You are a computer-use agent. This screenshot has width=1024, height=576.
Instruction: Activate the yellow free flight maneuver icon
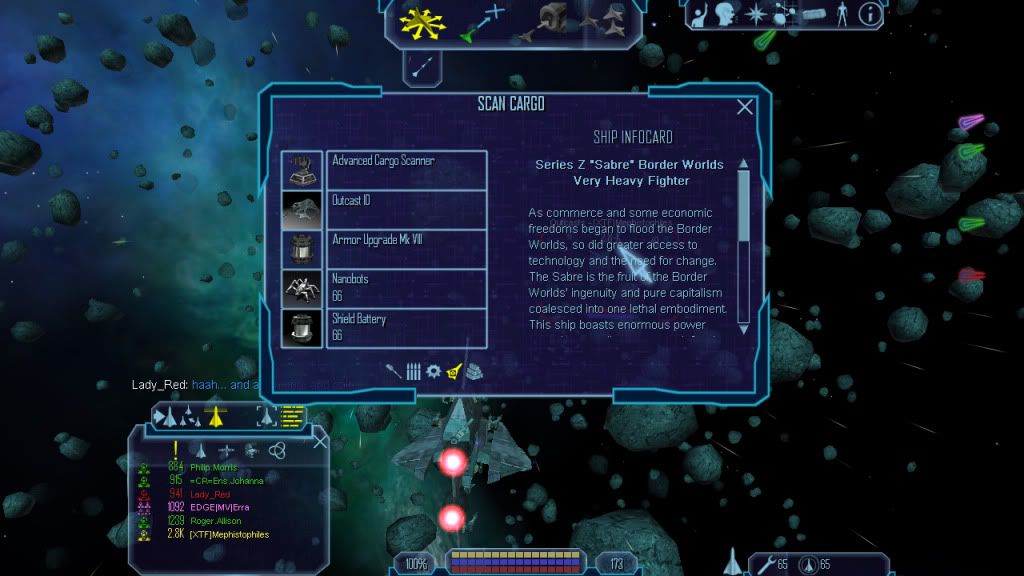(x=416, y=21)
